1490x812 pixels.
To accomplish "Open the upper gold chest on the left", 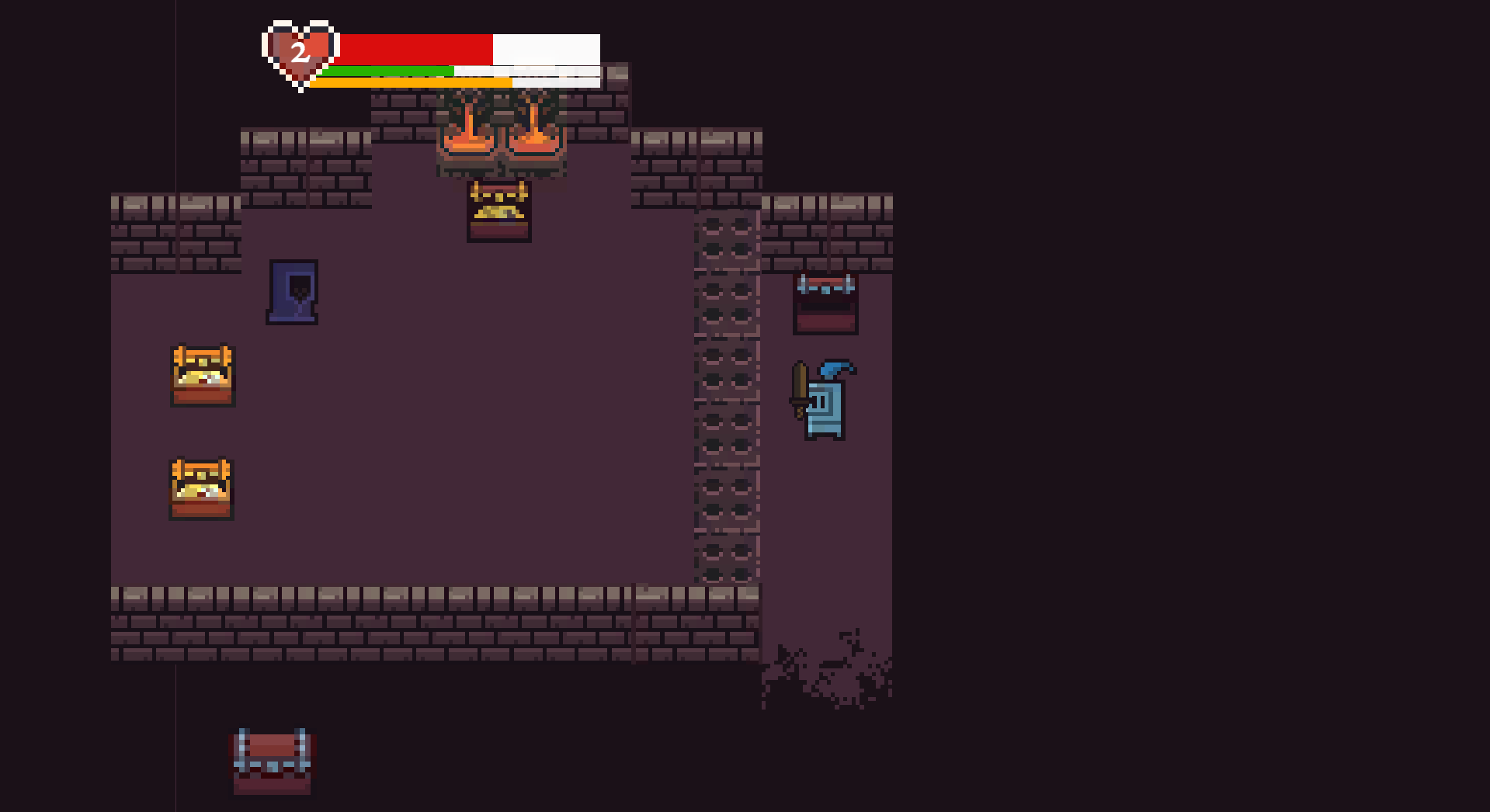I will tap(202, 375).
